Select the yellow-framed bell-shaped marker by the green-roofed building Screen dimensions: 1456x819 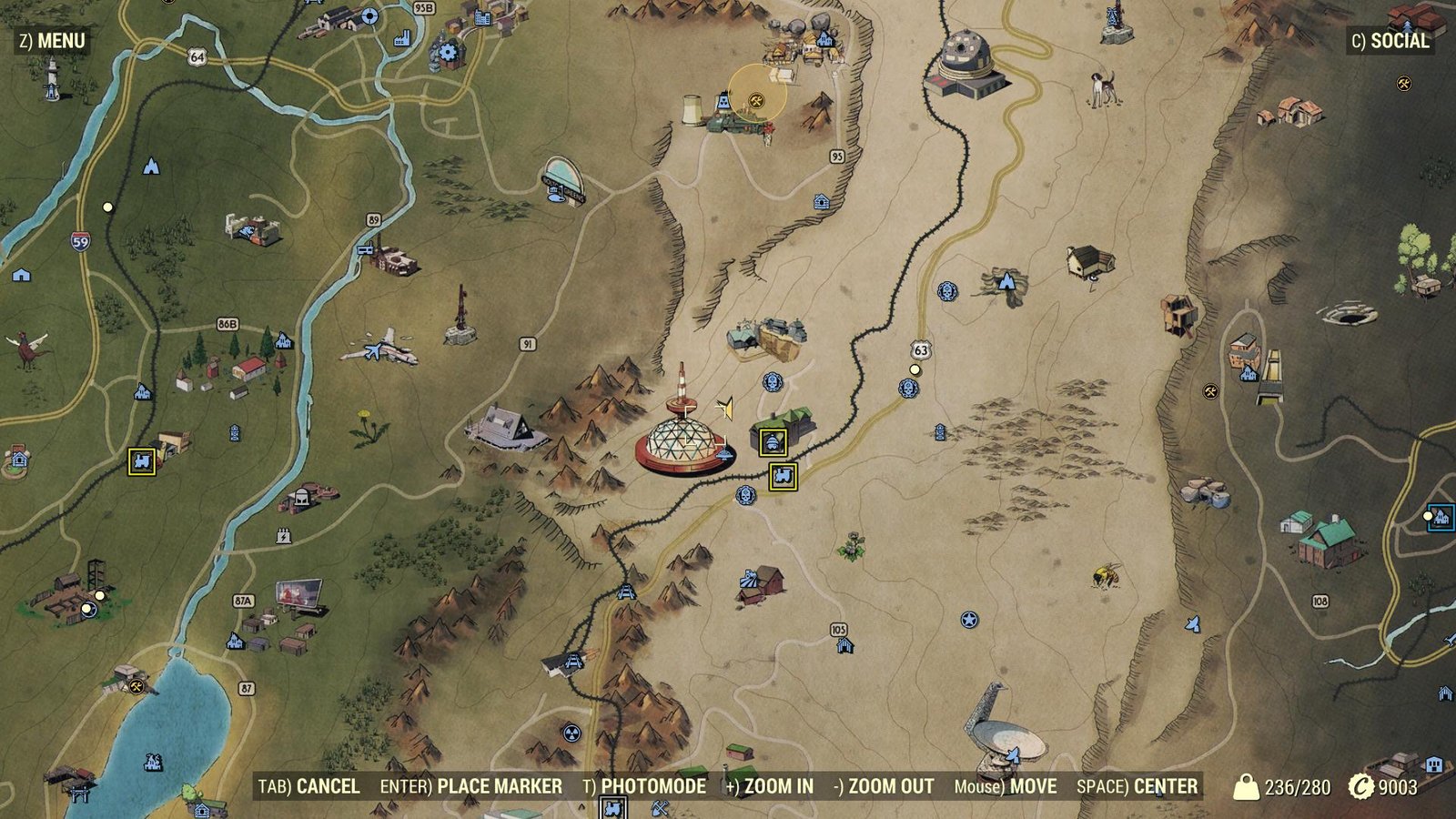[x=773, y=443]
